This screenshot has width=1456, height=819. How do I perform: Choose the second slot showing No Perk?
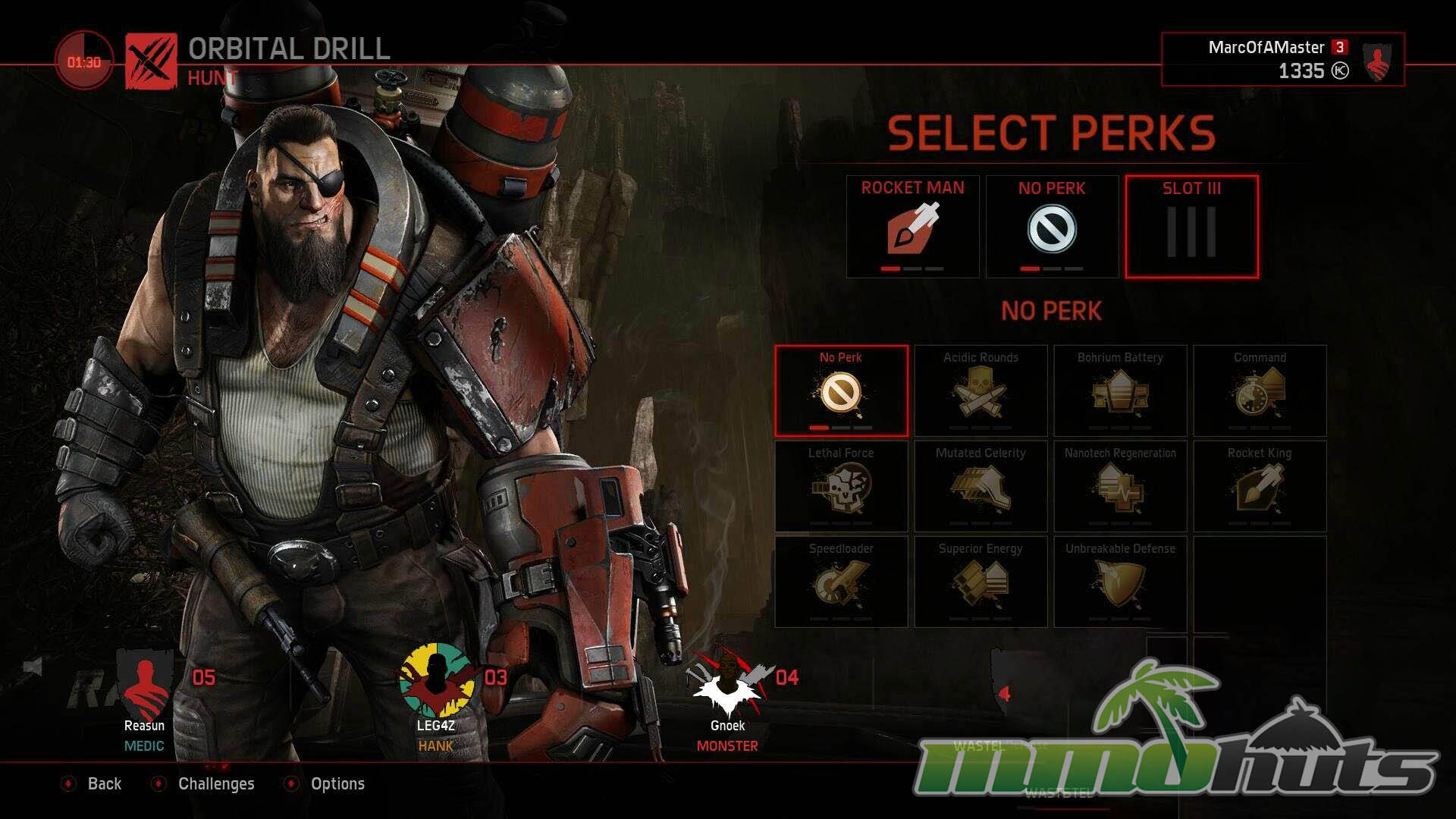click(1052, 227)
